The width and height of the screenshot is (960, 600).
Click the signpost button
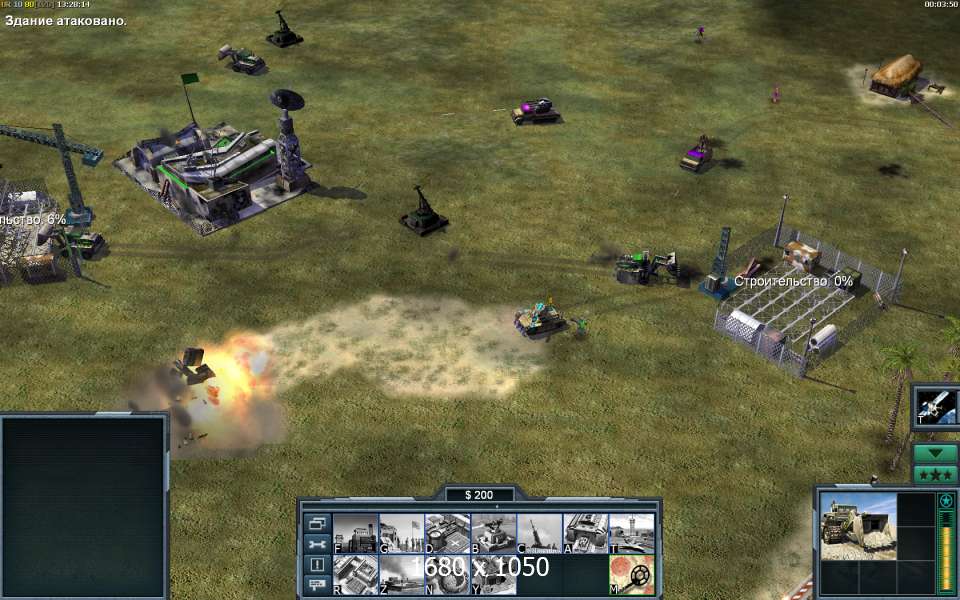click(x=317, y=583)
